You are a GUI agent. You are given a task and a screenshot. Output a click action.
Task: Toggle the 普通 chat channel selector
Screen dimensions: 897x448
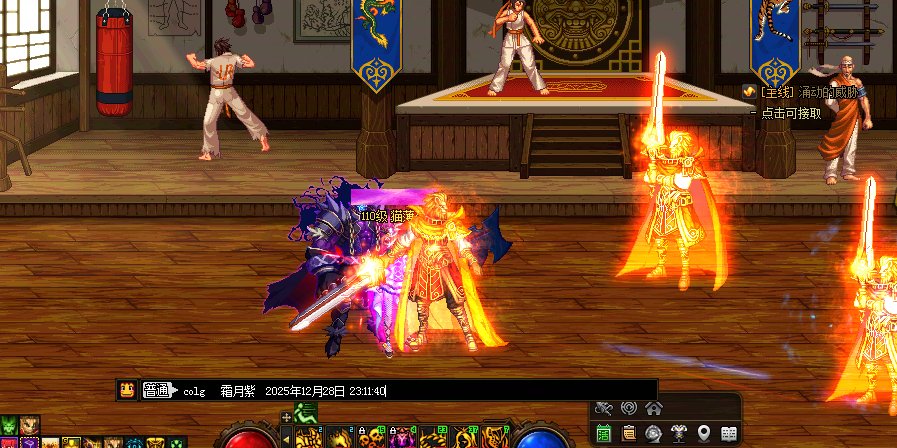click(x=156, y=391)
